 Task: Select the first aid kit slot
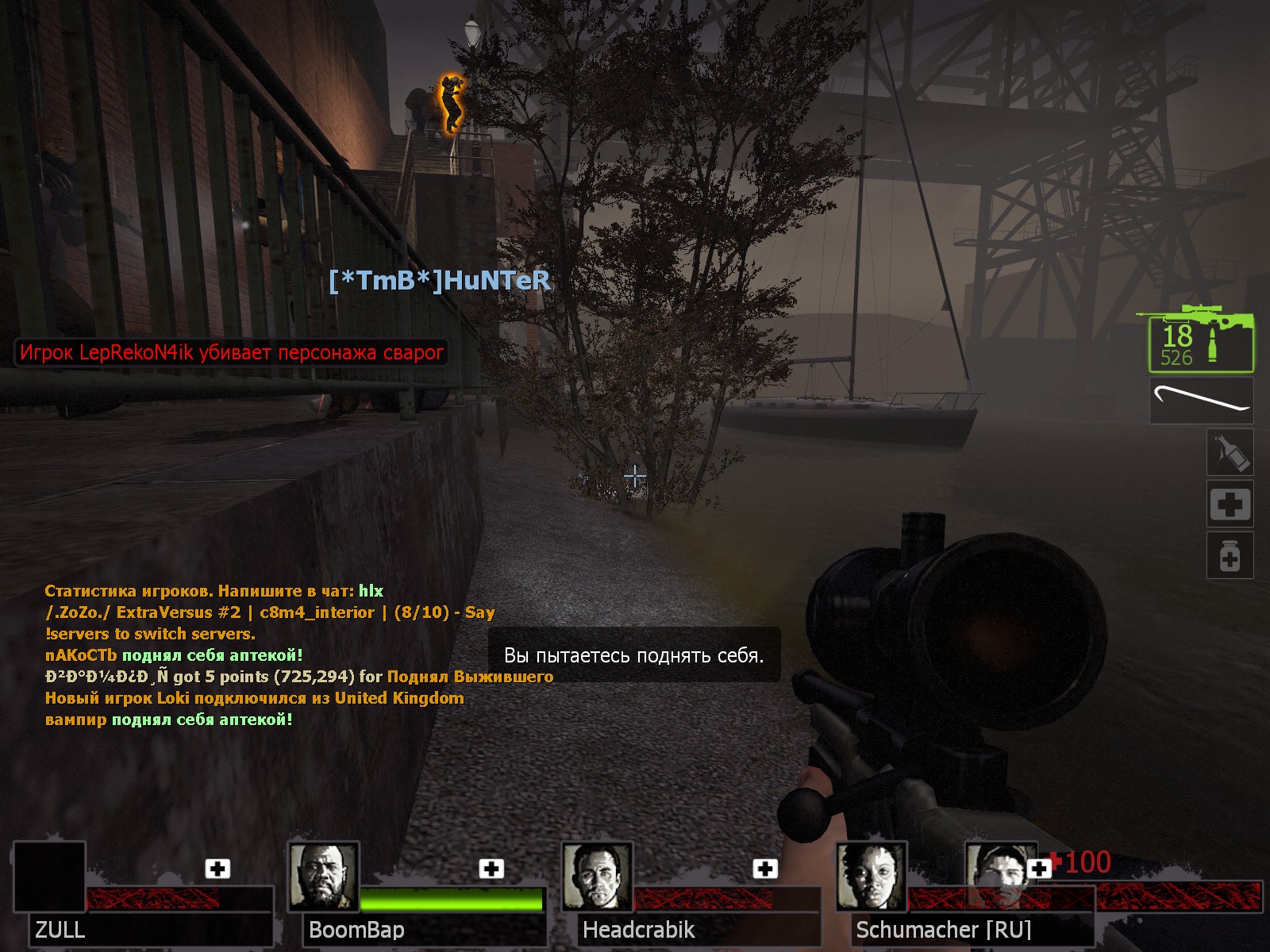[1230, 504]
